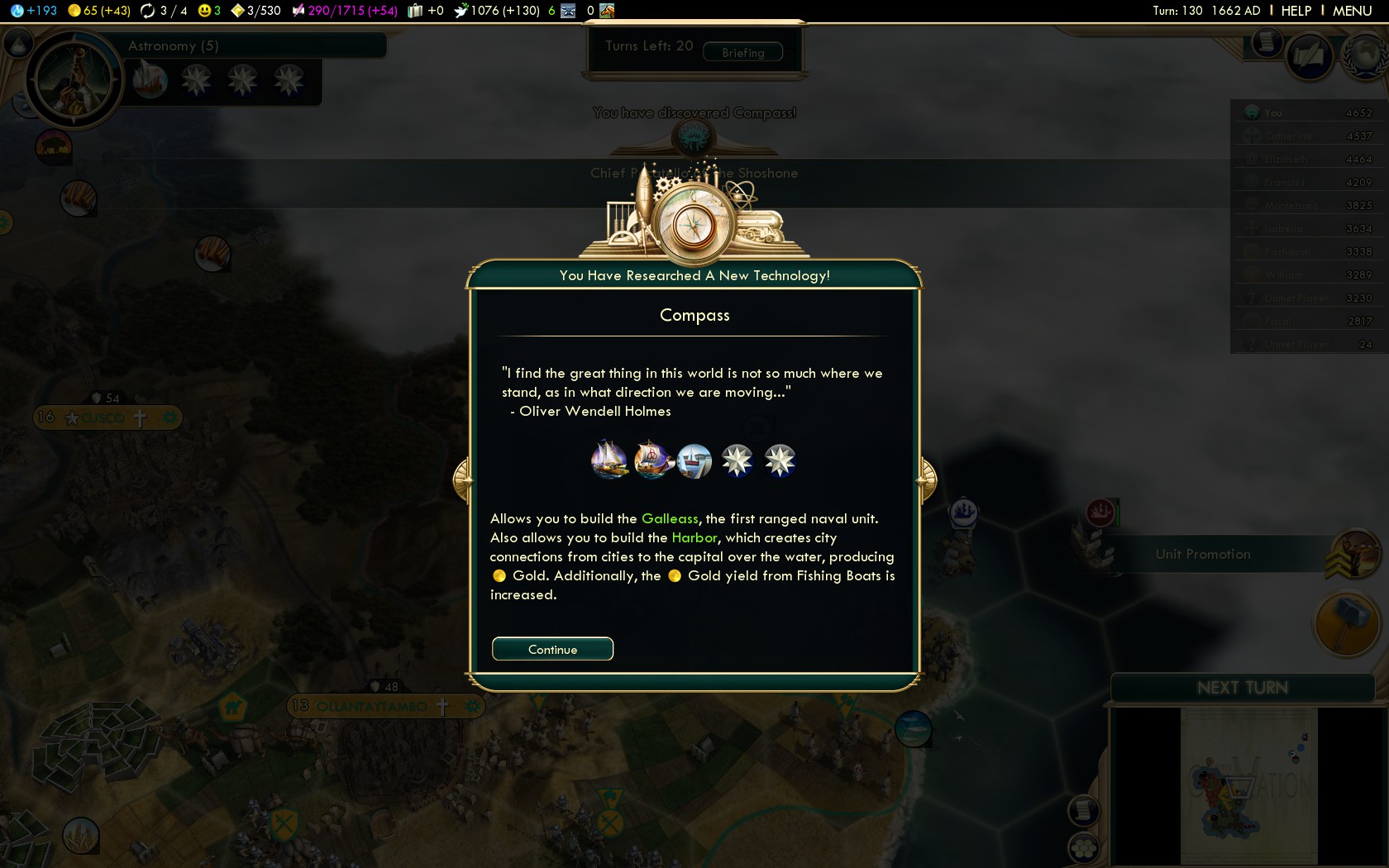End turn with NEXT TURN button
This screenshot has width=1389, height=868.
(1242, 688)
